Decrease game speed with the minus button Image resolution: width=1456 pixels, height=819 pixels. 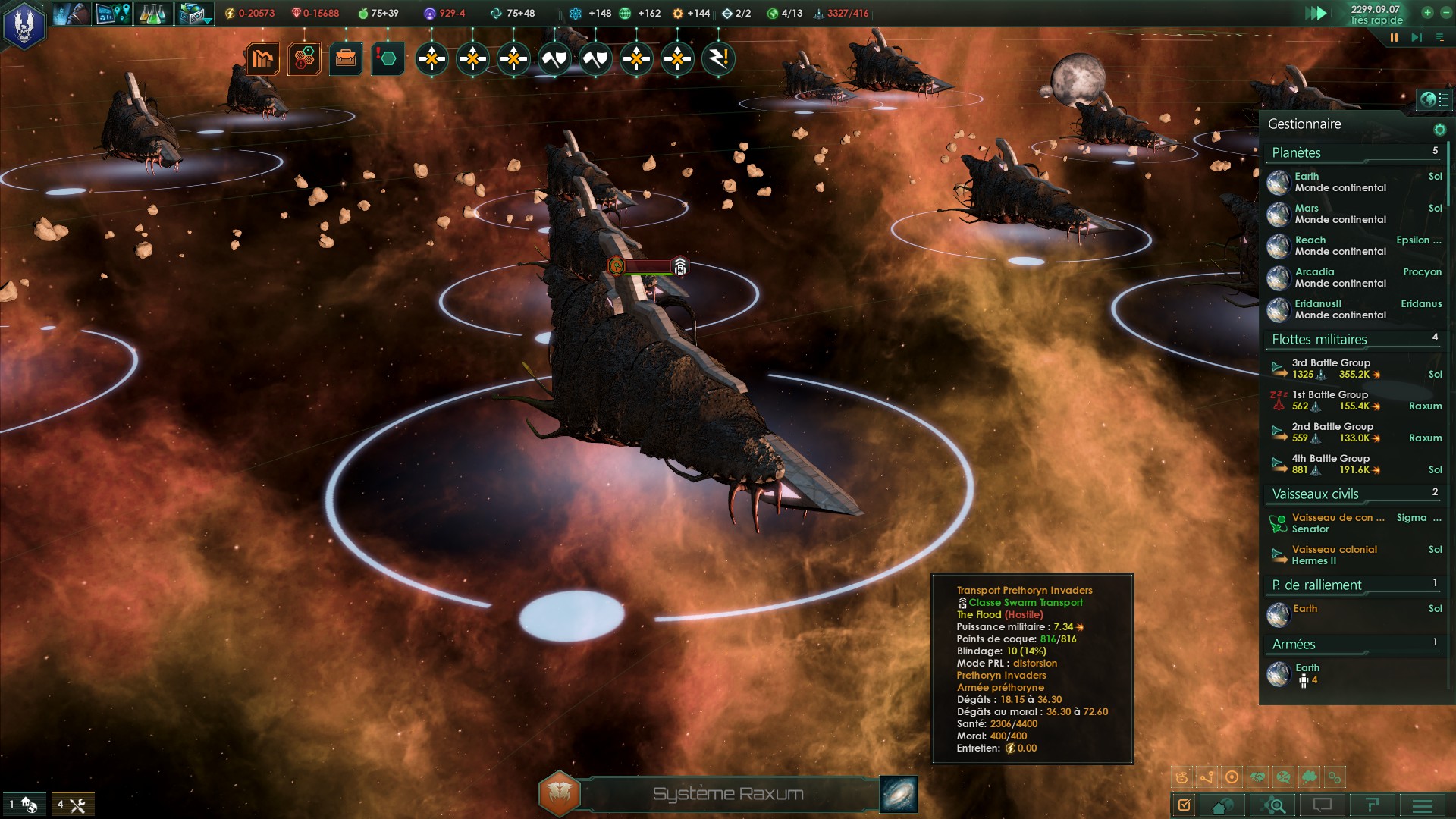[1445, 12]
